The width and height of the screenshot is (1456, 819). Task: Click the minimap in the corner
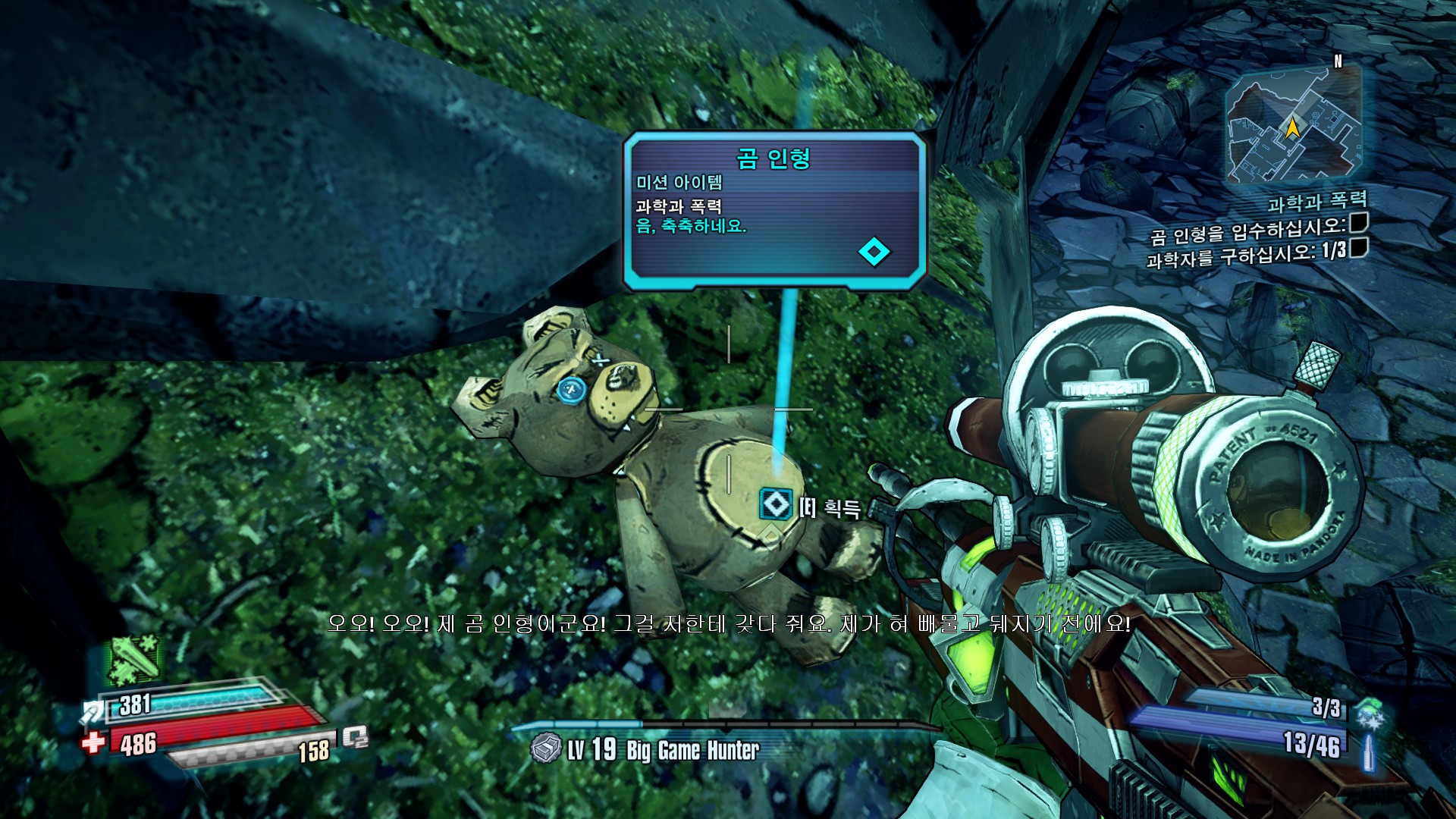pos(1293,125)
